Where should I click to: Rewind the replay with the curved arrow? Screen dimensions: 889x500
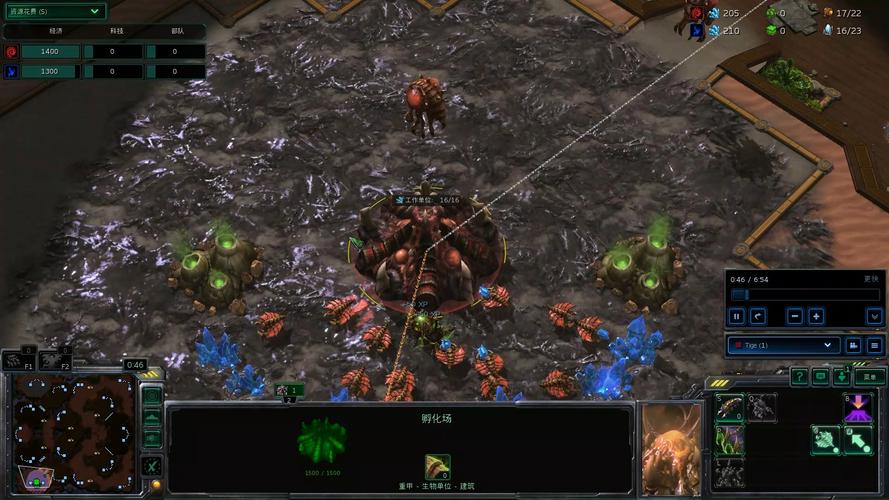tap(759, 316)
